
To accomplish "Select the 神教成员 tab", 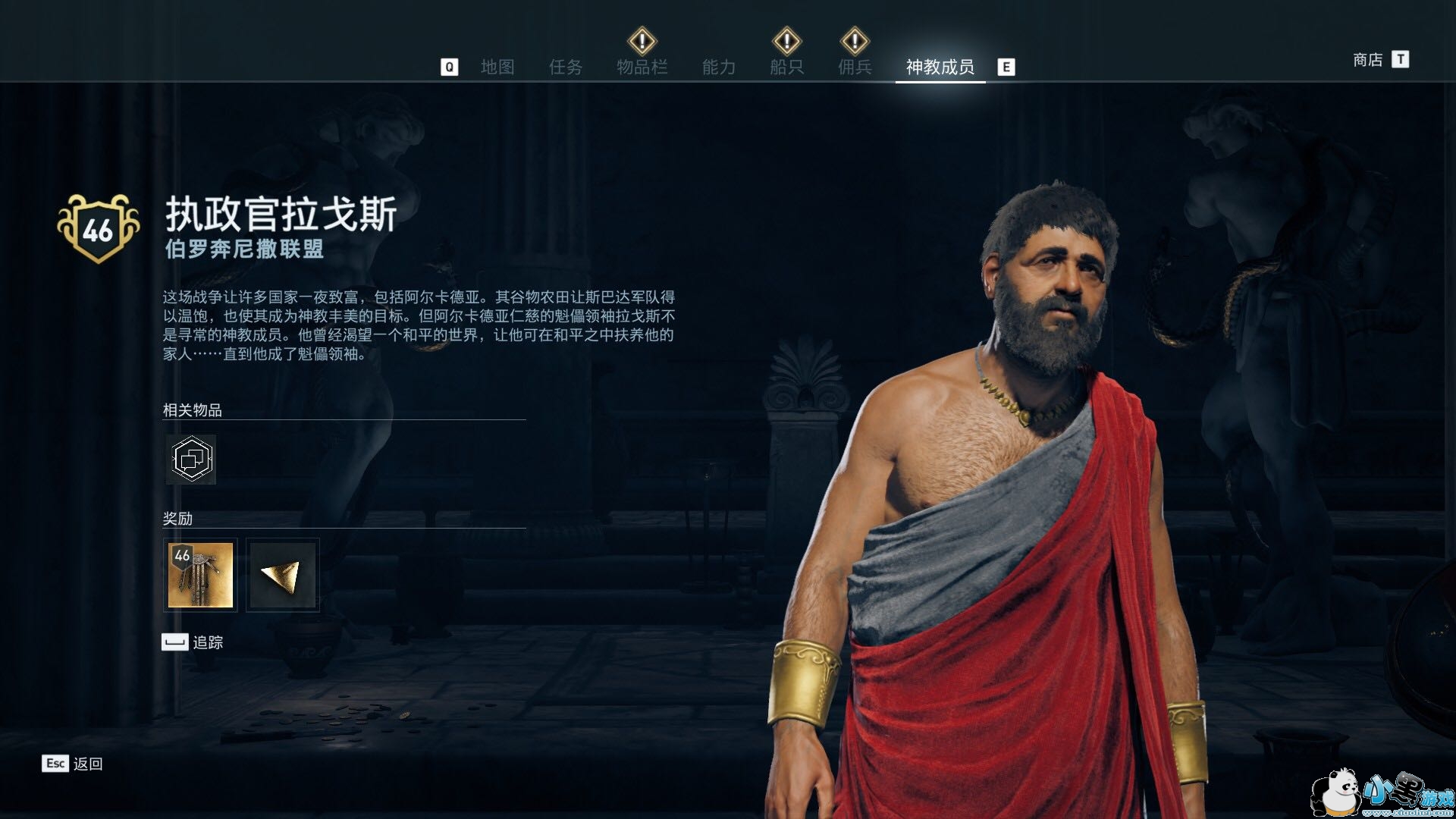I will [x=940, y=67].
